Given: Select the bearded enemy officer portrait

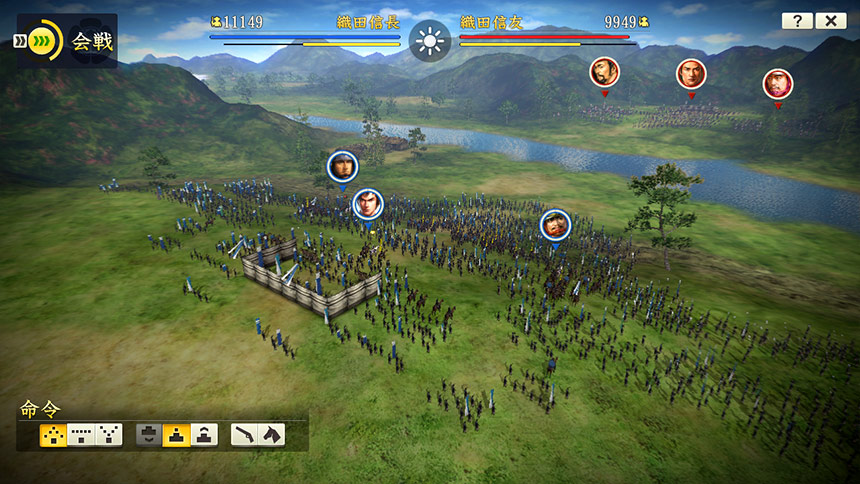Looking at the screenshot, I should (x=604, y=71).
